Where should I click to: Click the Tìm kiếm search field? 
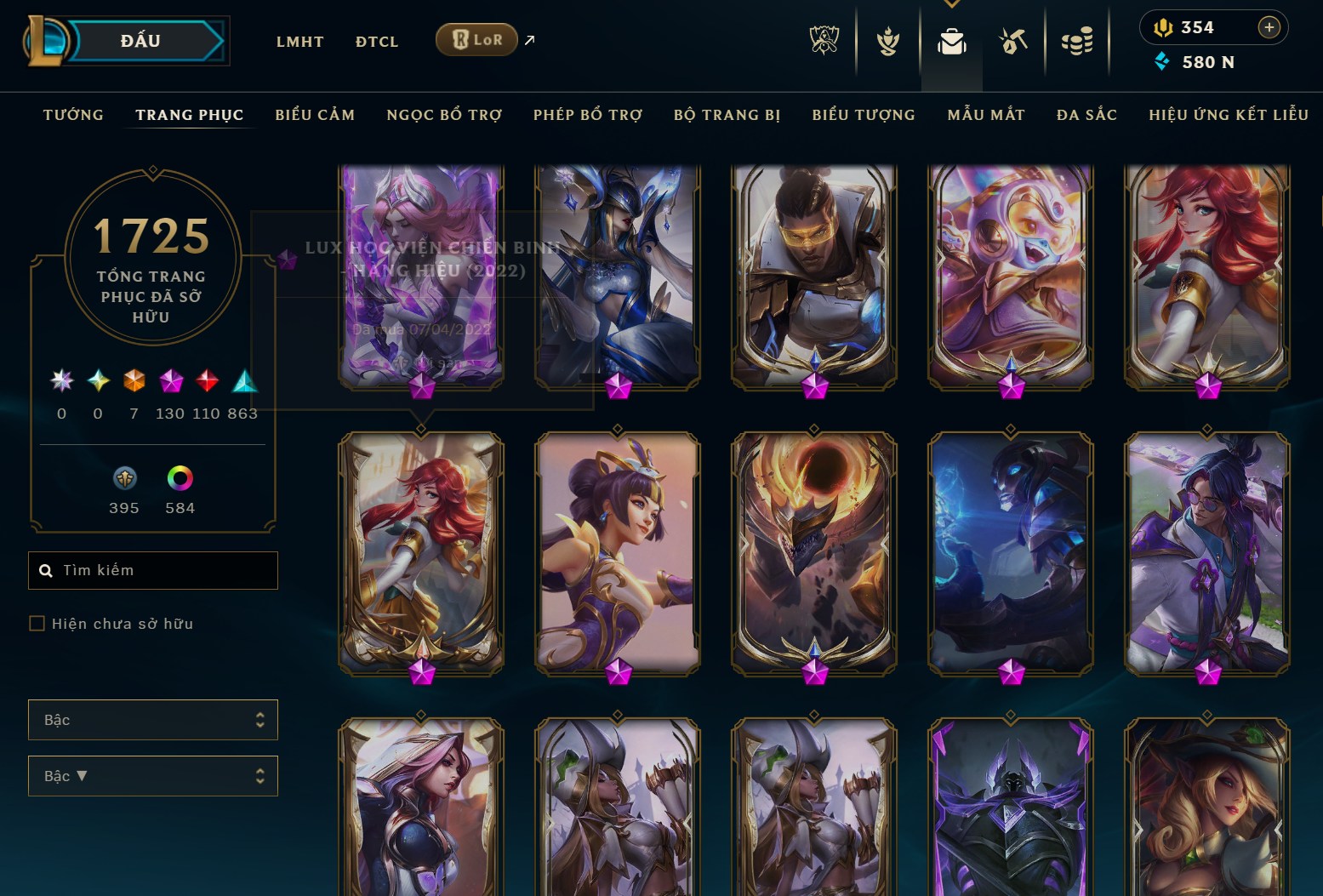tap(153, 570)
